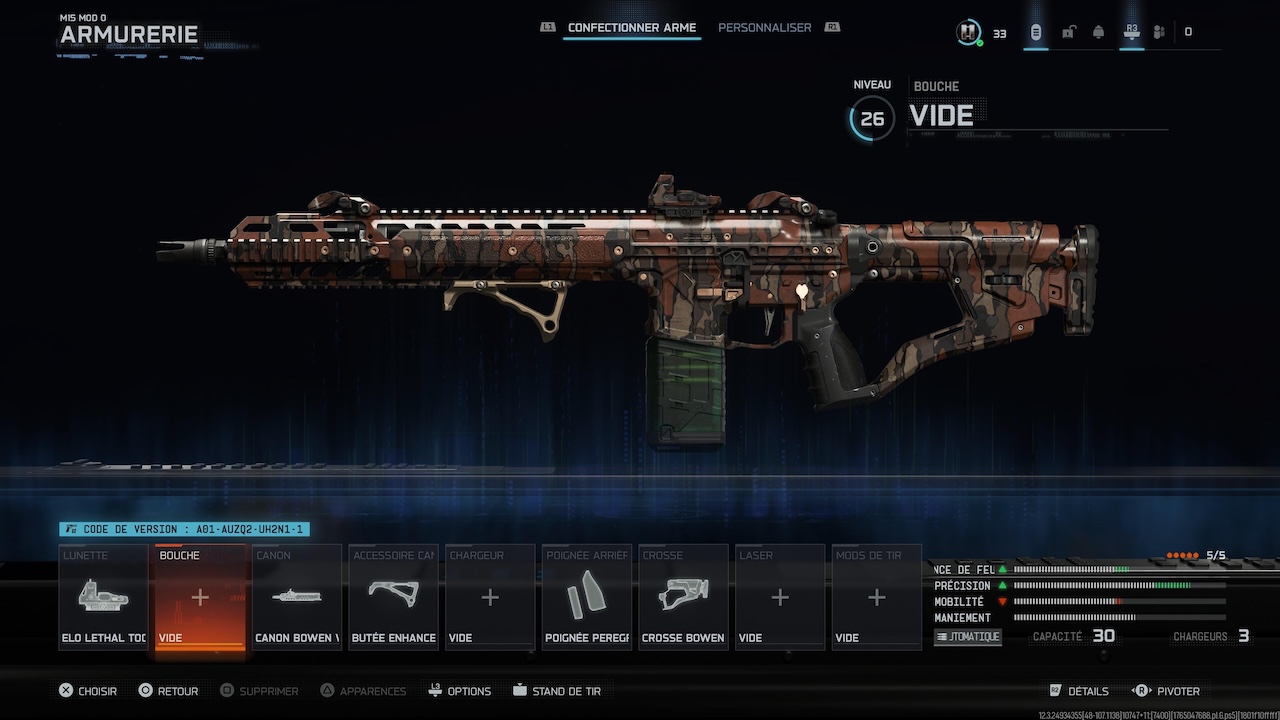Select the Confectionner Arme tab

click(x=631, y=28)
